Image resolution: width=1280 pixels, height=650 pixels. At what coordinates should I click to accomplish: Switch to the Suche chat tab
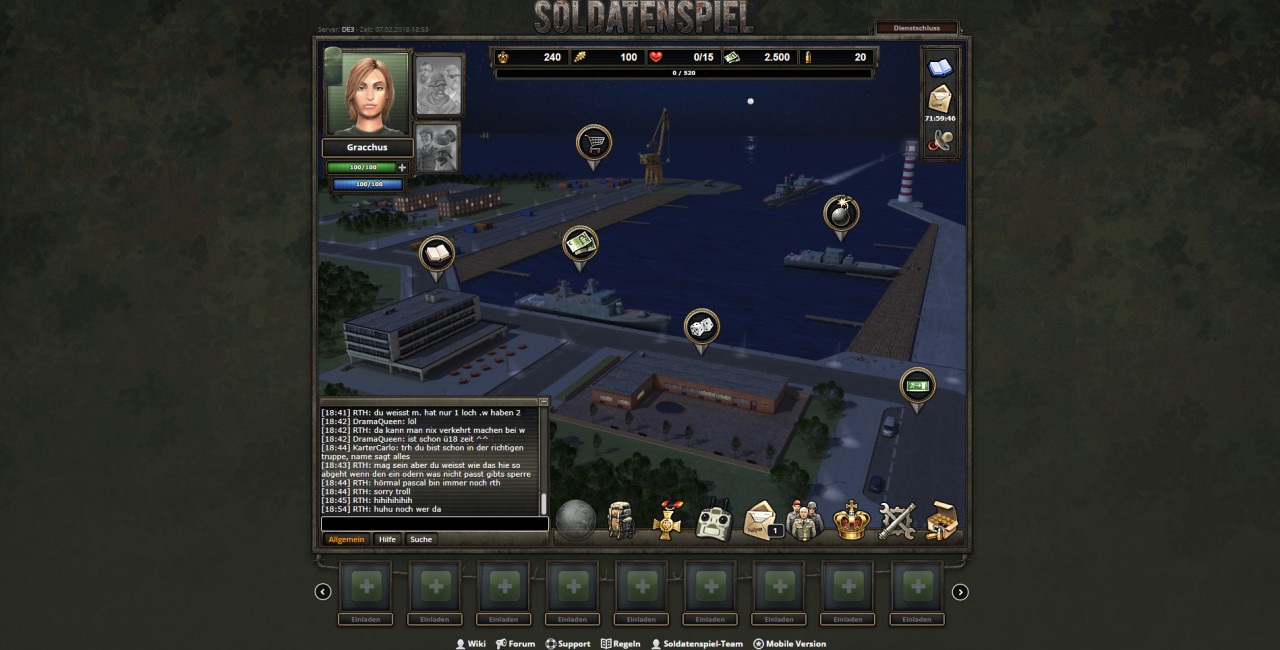421,539
